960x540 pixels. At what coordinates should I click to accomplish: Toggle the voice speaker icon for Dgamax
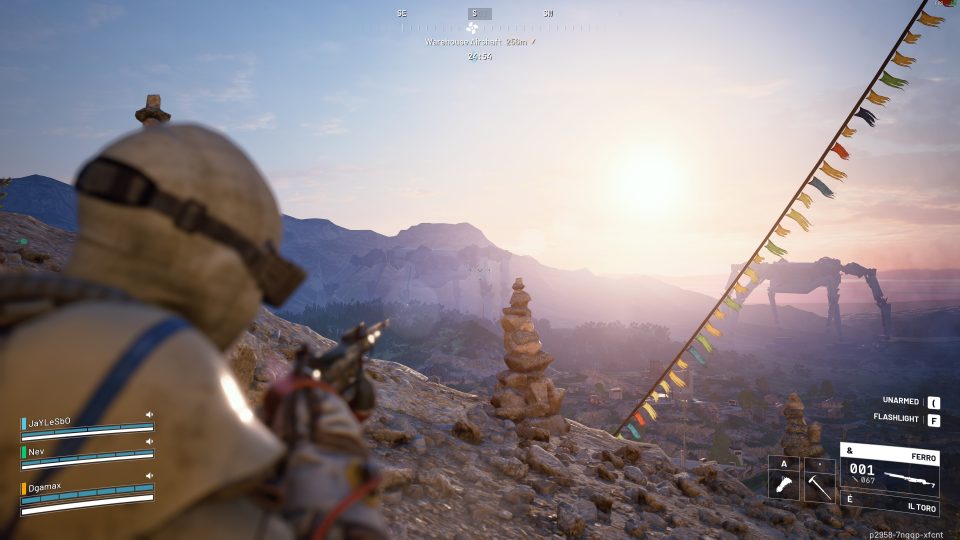coord(149,476)
